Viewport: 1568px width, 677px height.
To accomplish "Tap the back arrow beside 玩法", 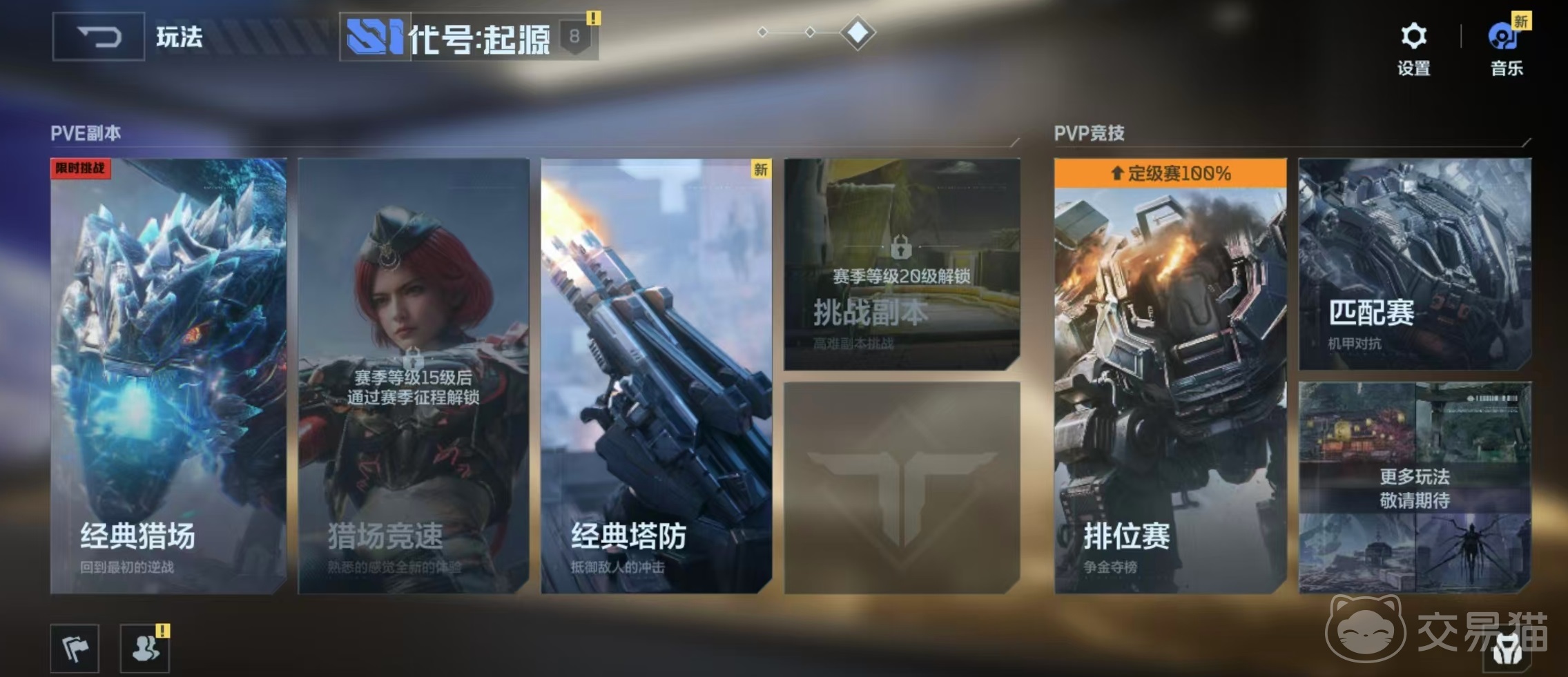I will [97, 38].
